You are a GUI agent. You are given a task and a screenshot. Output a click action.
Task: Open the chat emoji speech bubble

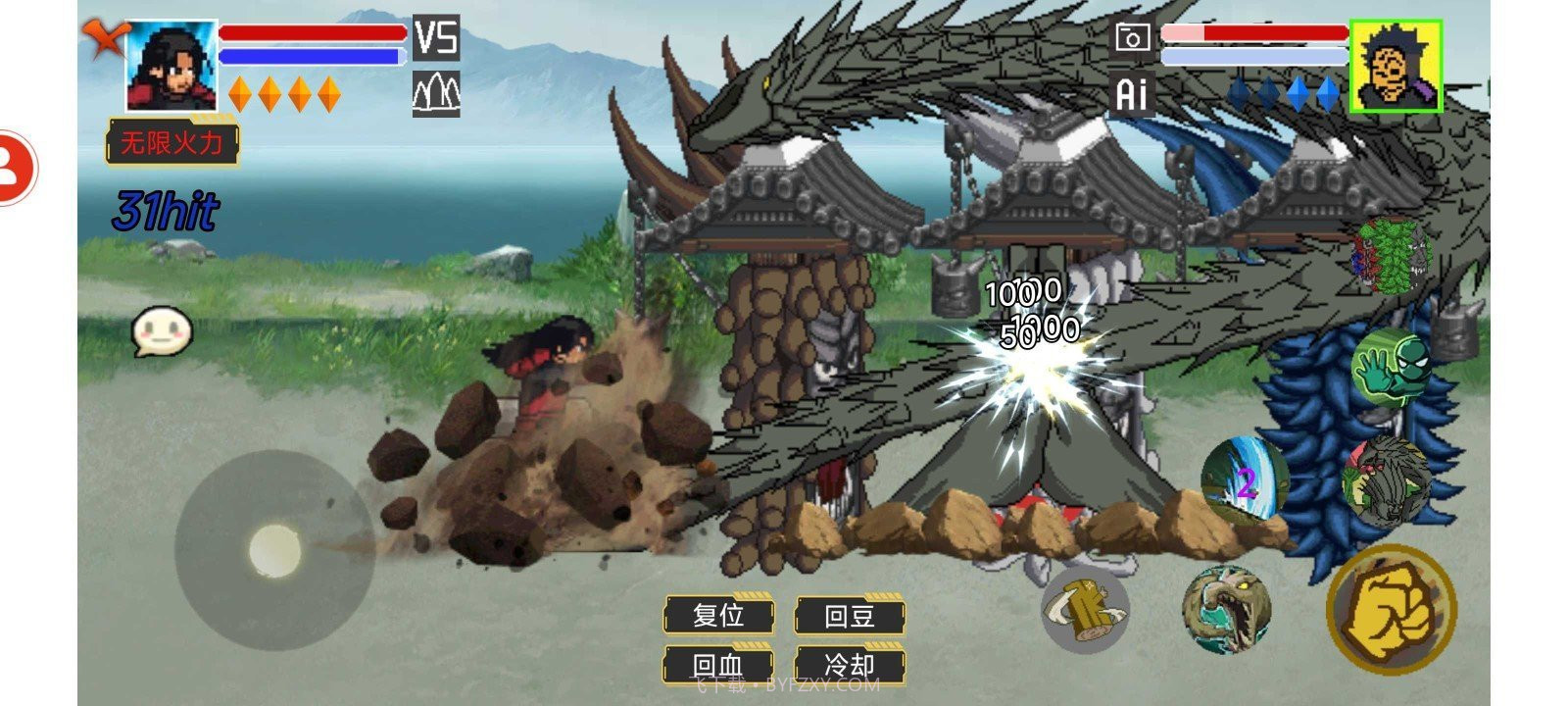(x=162, y=332)
